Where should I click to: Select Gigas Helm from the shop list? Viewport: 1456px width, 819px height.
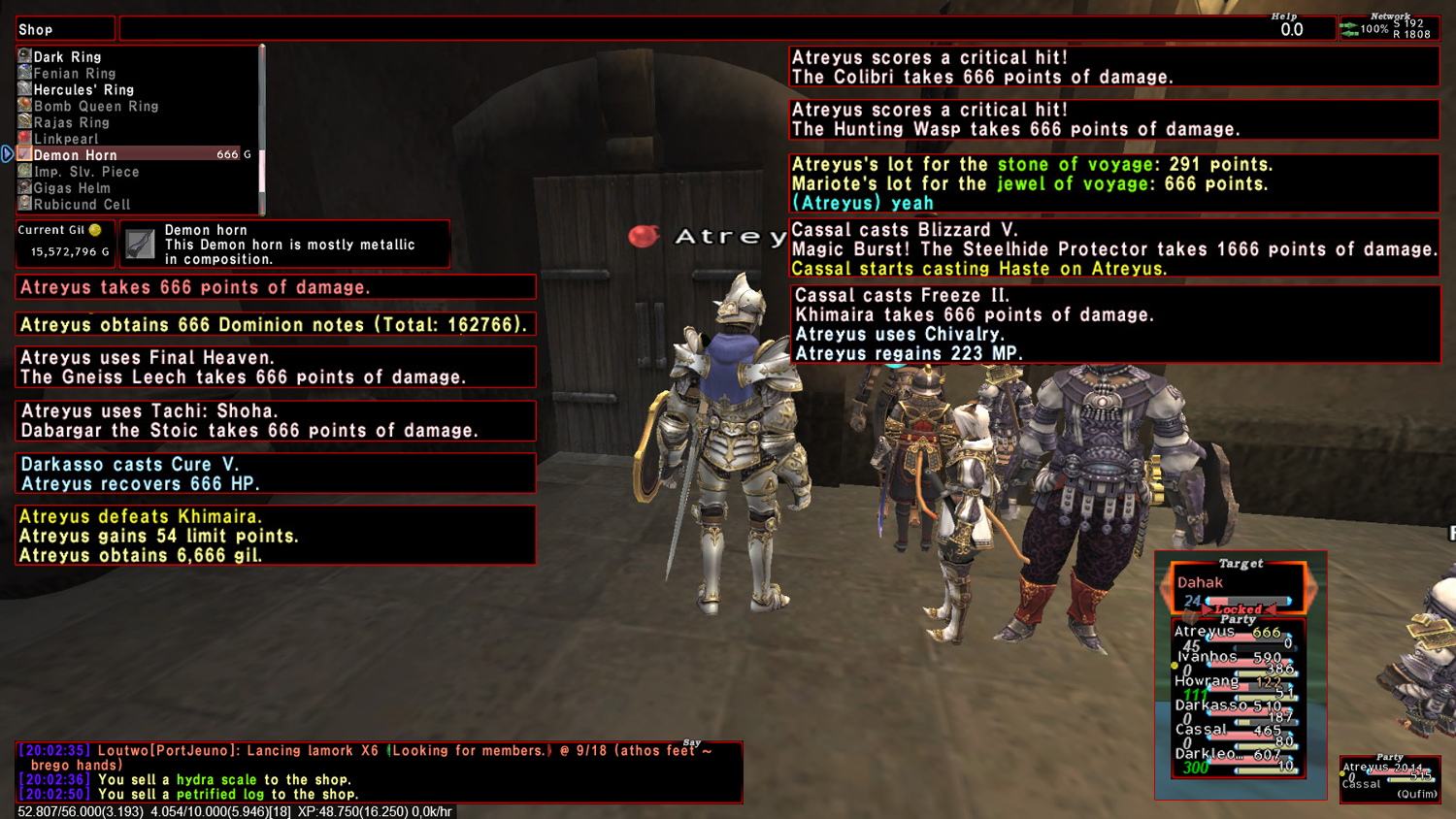(72, 188)
